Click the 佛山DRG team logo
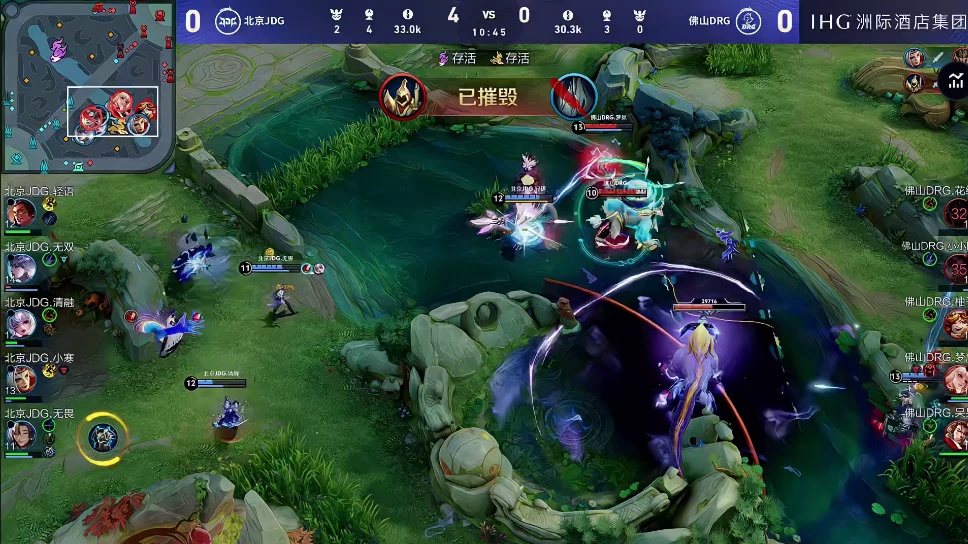The width and height of the screenshot is (968, 544). [x=747, y=21]
